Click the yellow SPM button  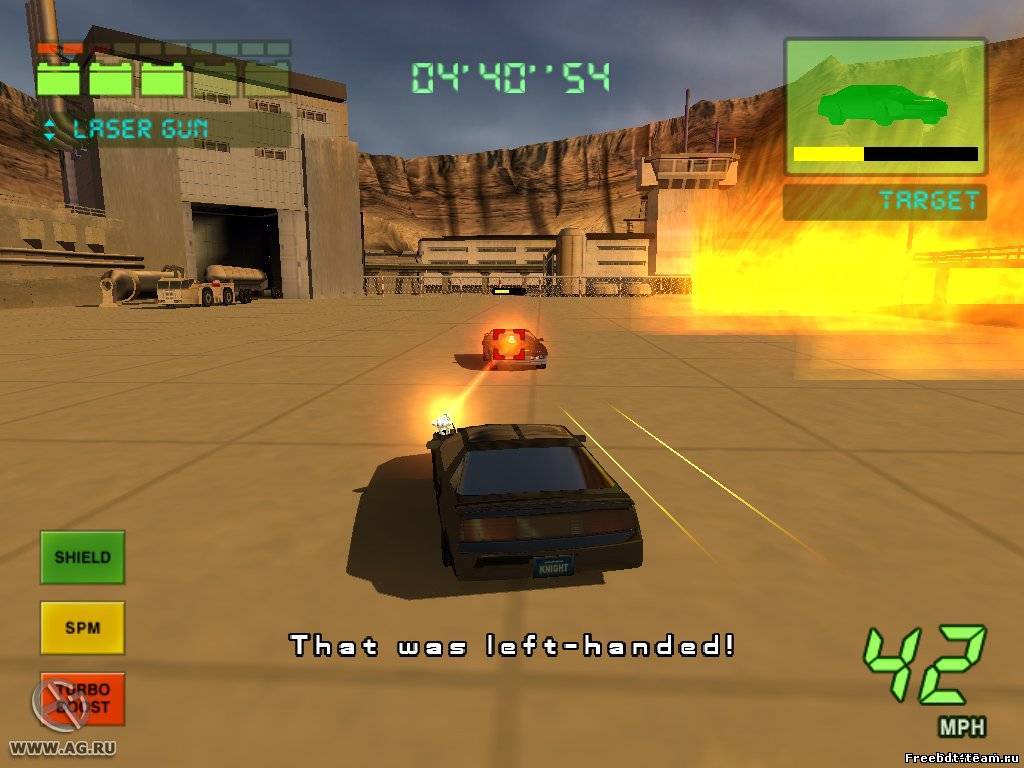[82, 628]
